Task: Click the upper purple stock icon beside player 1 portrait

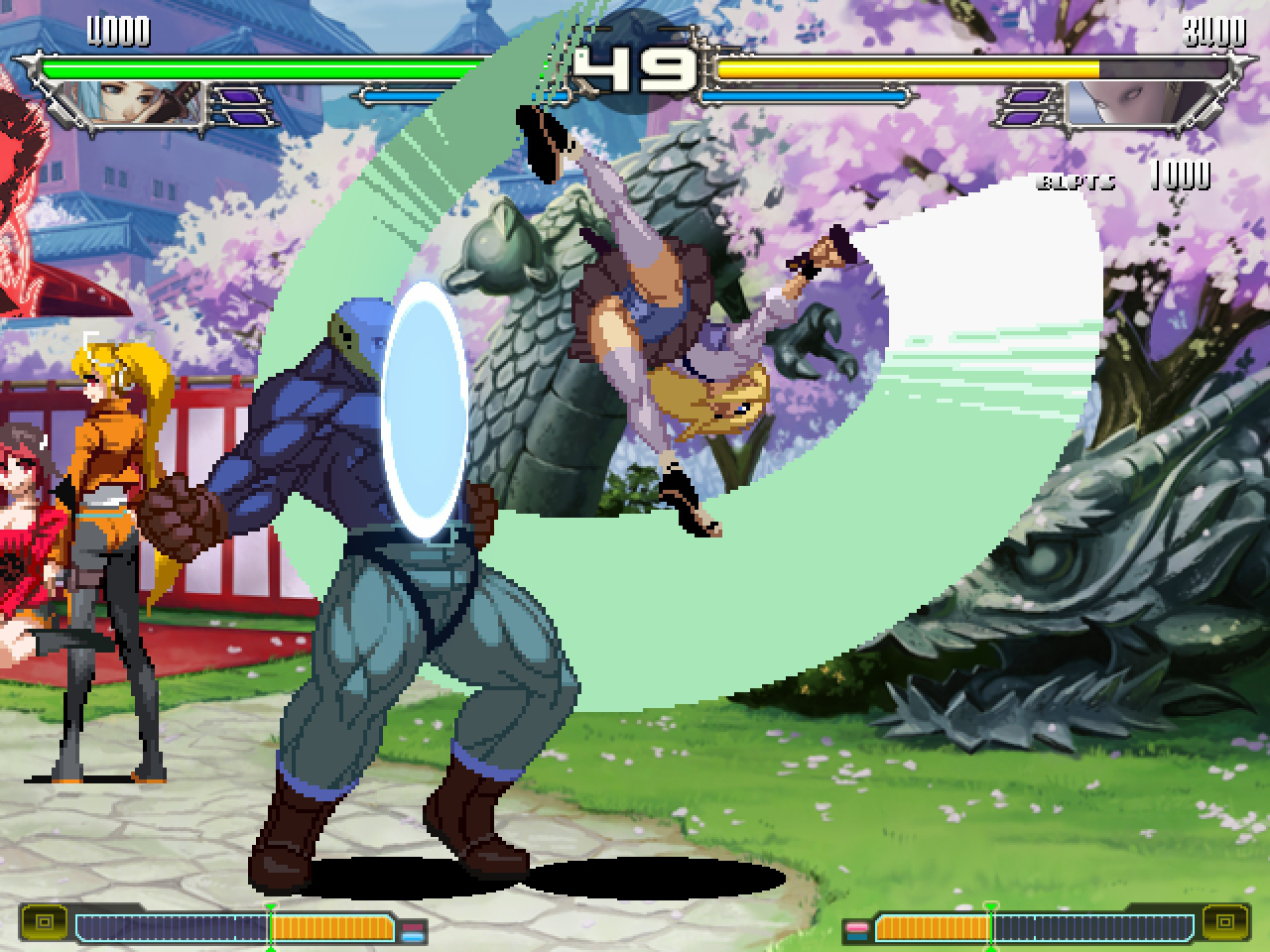Action: pyautogui.click(x=238, y=96)
